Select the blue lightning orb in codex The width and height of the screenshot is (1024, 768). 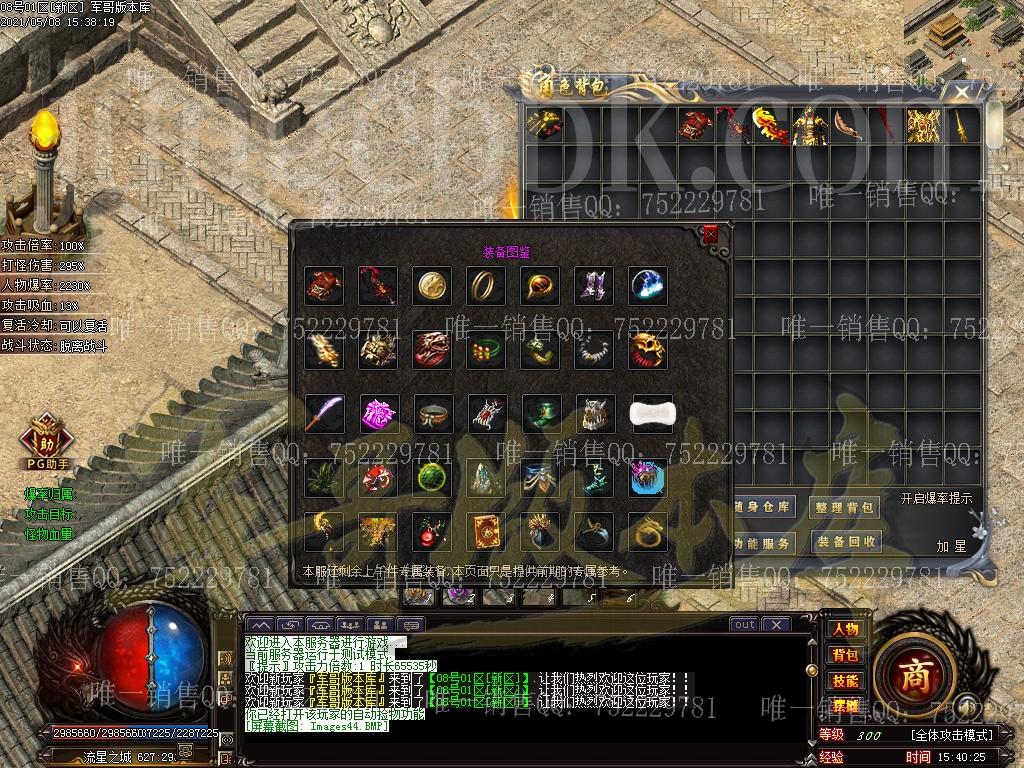click(648, 286)
